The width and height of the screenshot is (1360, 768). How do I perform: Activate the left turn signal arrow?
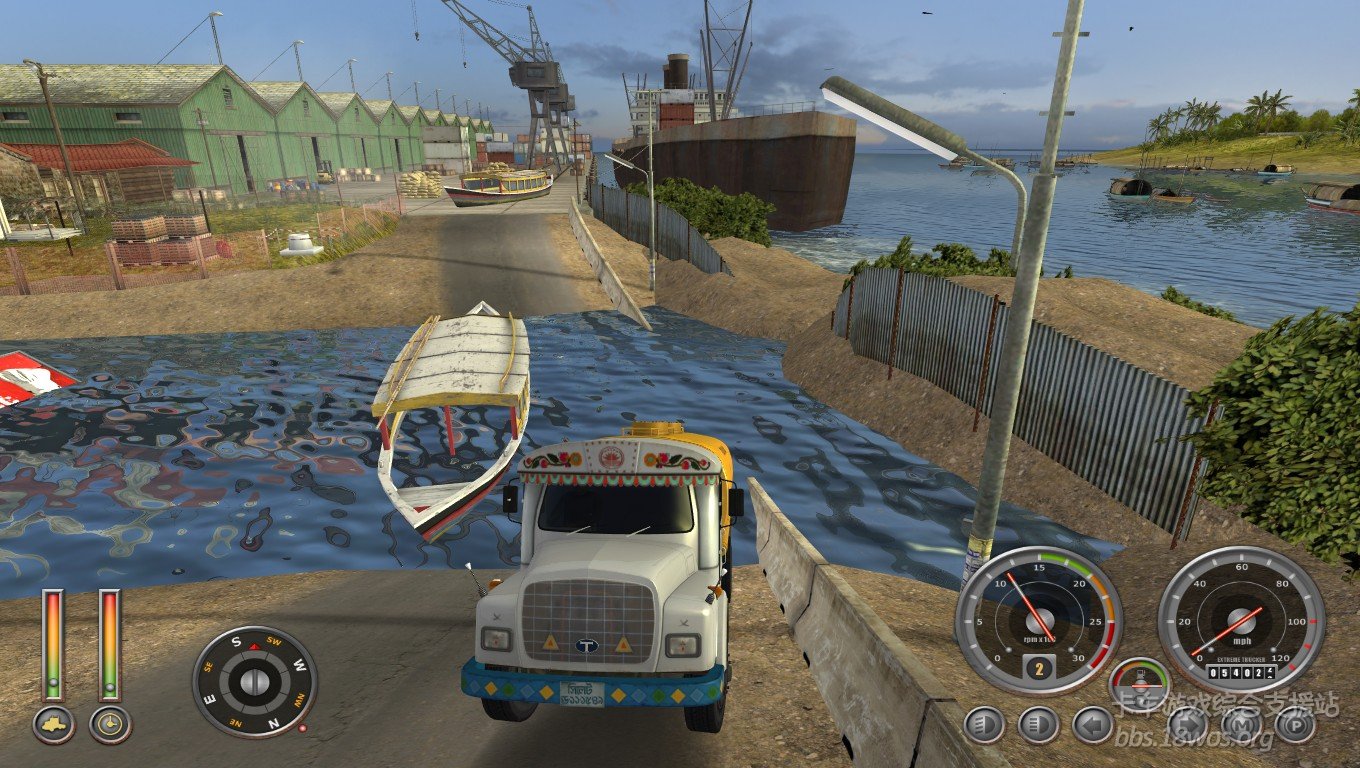(1092, 724)
